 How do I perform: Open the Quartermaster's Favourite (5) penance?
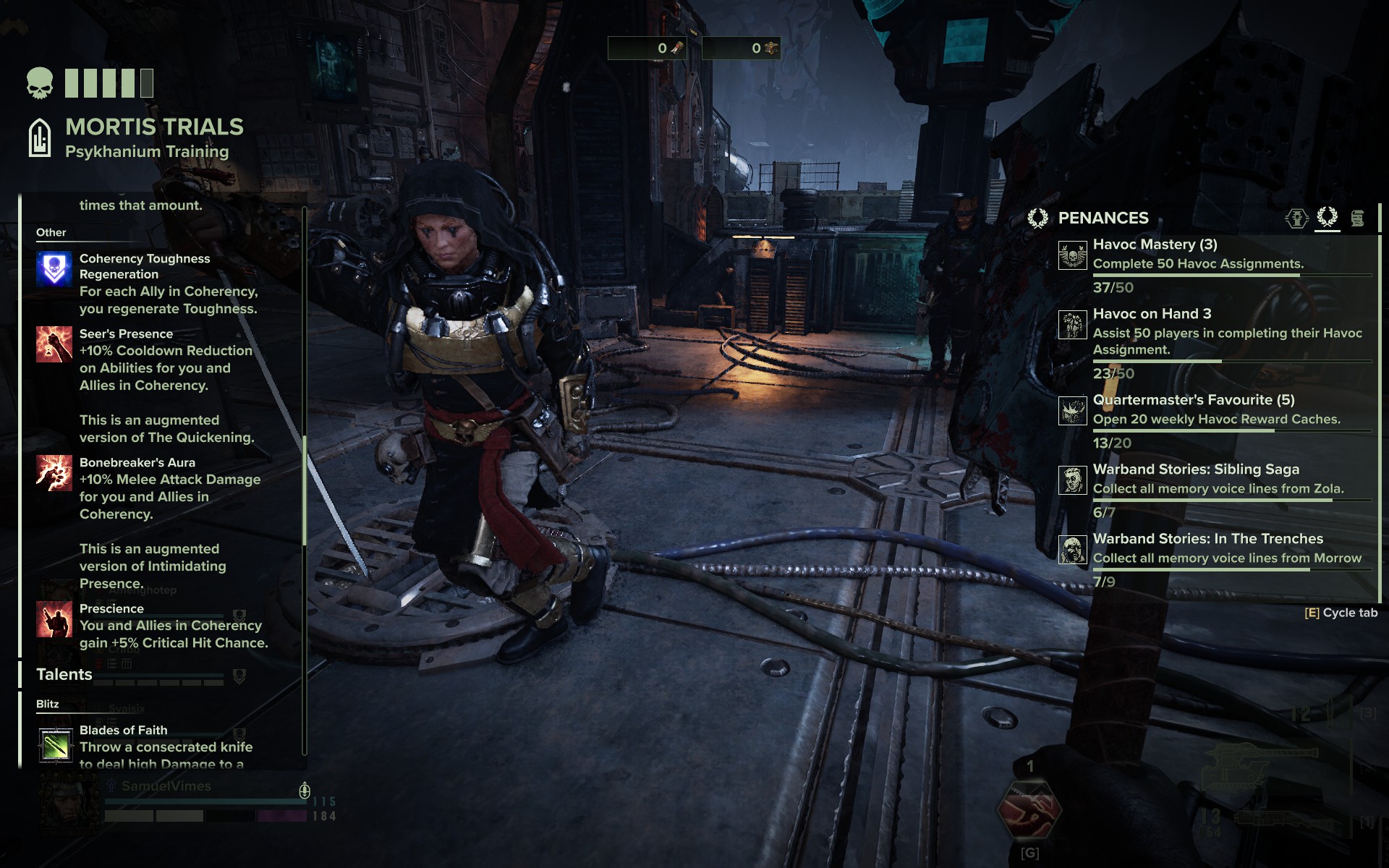(1193, 400)
